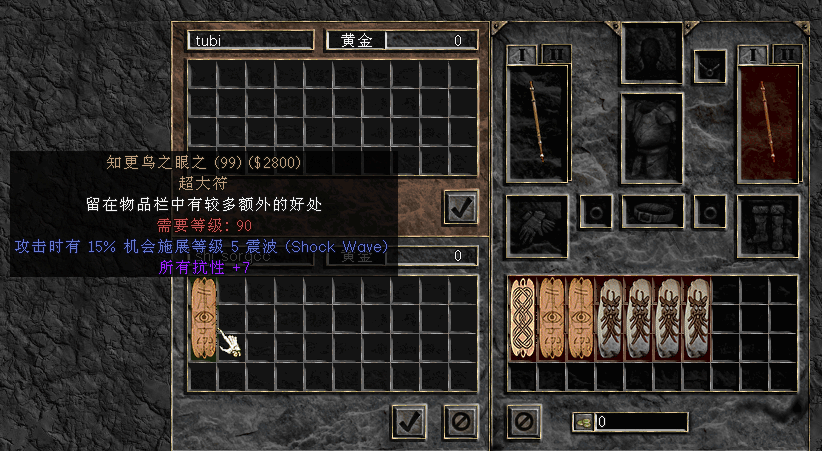Close the inventory panel with its bottom-left button
This screenshot has width=822, height=451.
point(523,421)
